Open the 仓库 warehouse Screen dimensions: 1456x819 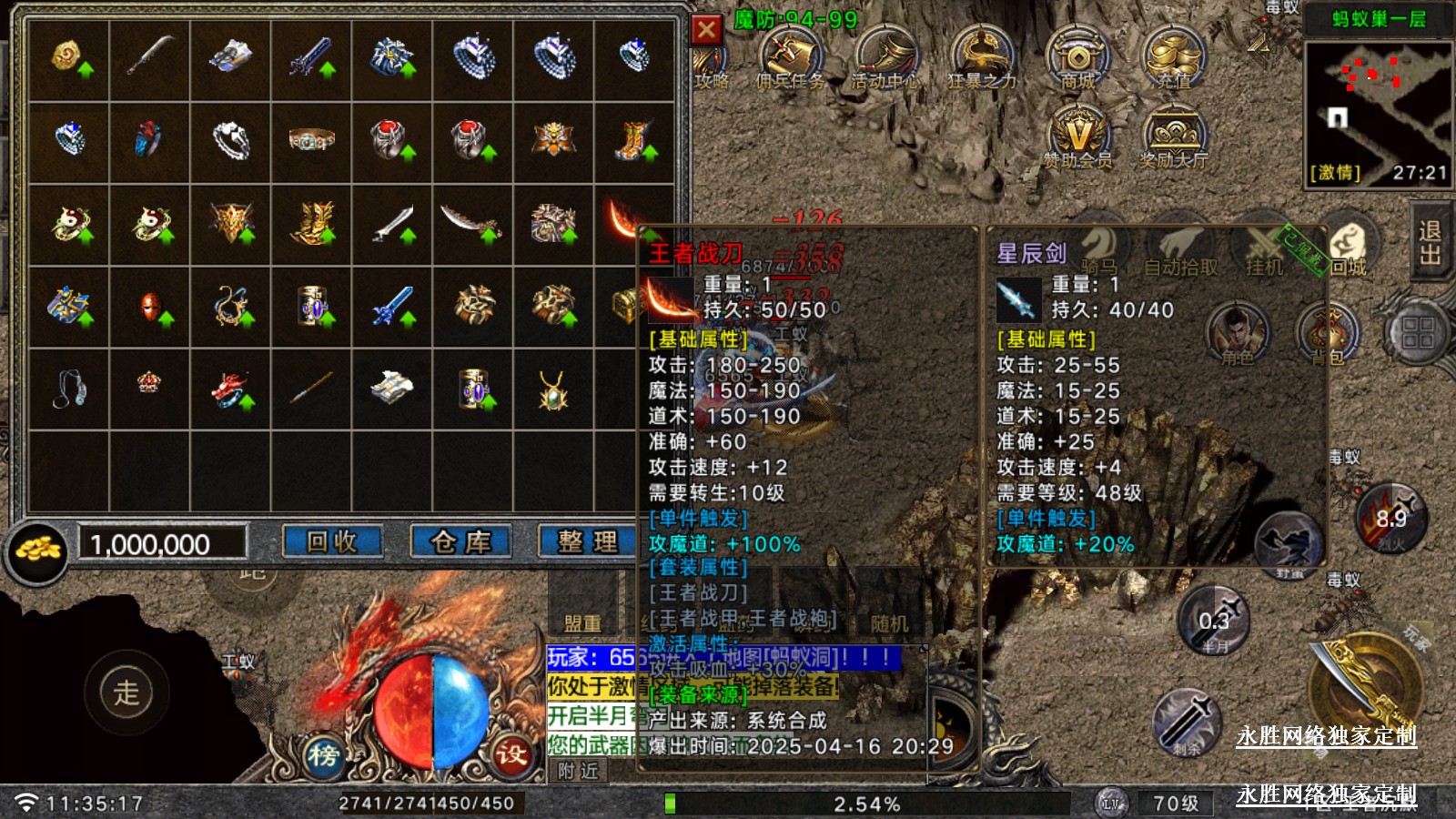(x=460, y=542)
